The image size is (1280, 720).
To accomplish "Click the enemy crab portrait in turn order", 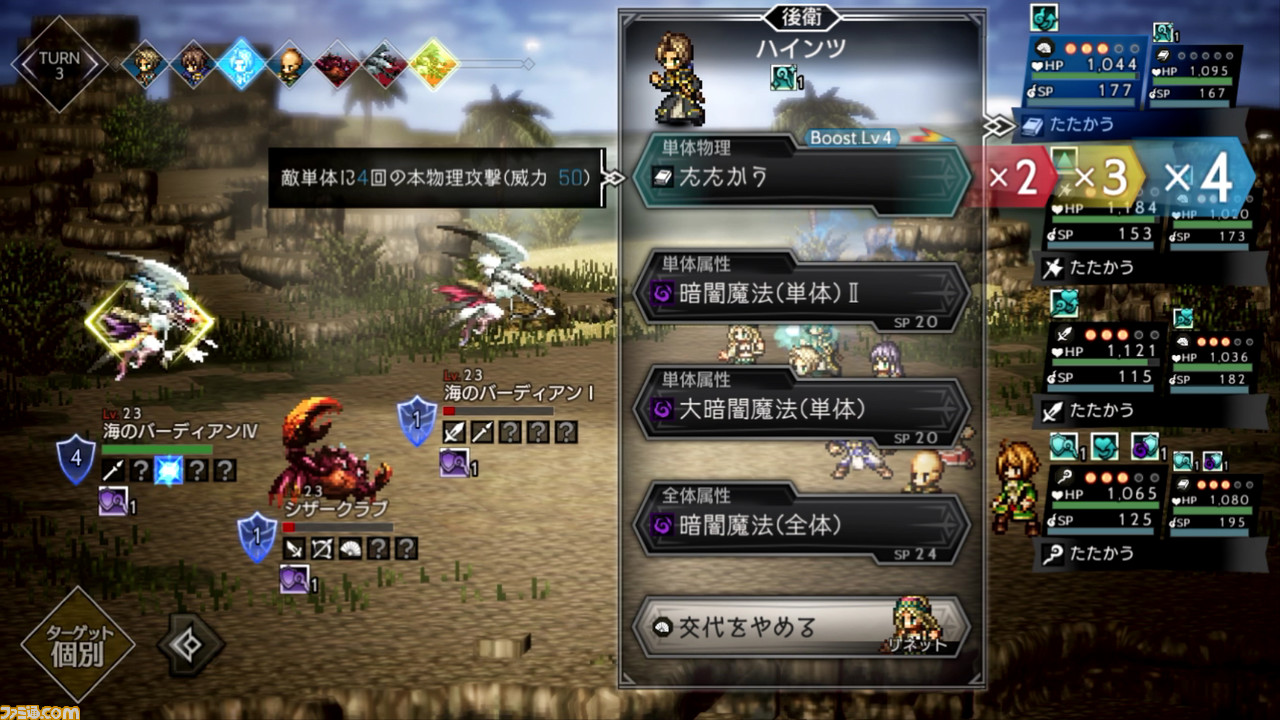I will [335, 65].
